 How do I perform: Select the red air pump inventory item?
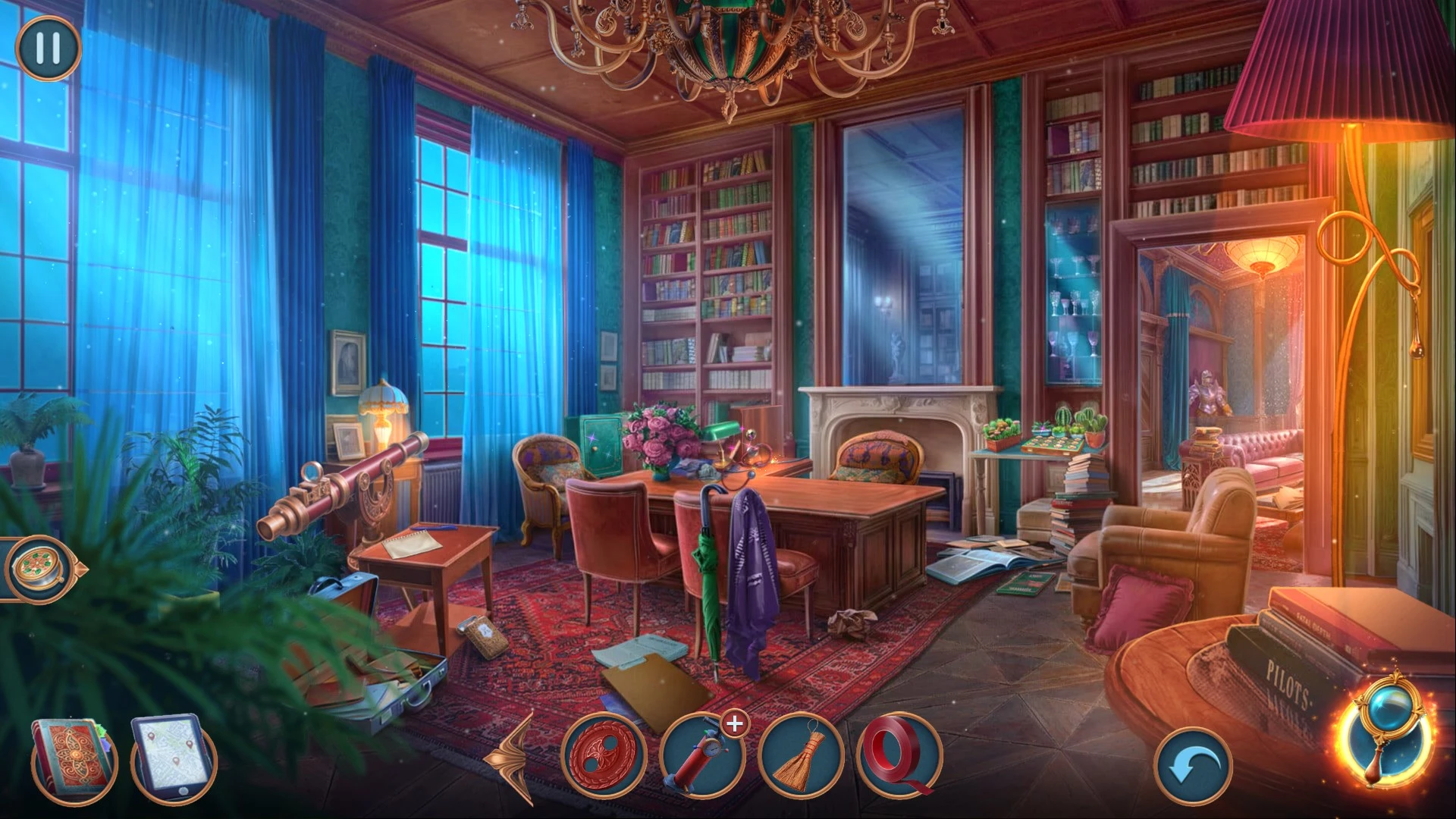click(701, 757)
